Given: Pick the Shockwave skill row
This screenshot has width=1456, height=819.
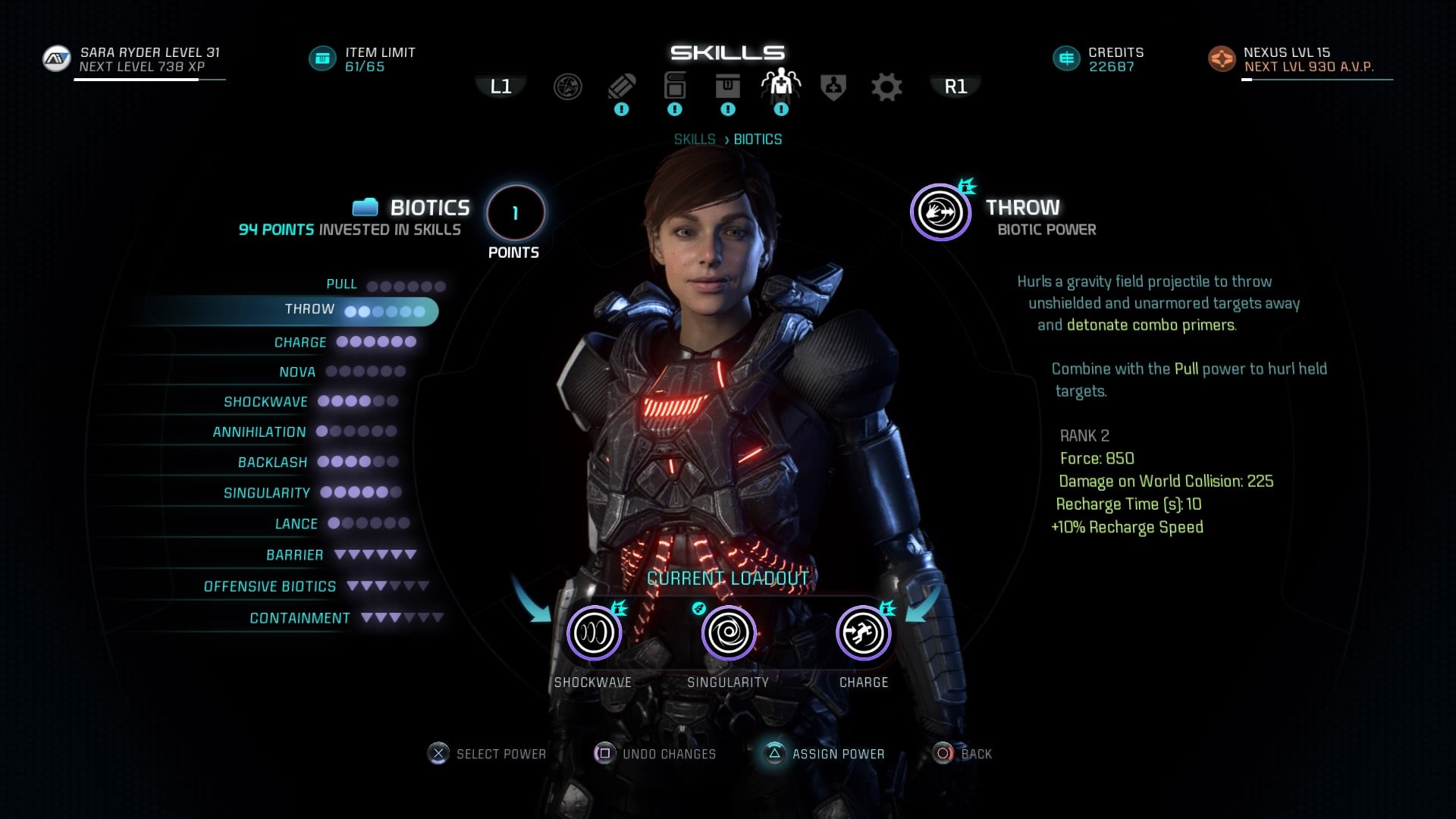Looking at the screenshot, I should (x=265, y=402).
